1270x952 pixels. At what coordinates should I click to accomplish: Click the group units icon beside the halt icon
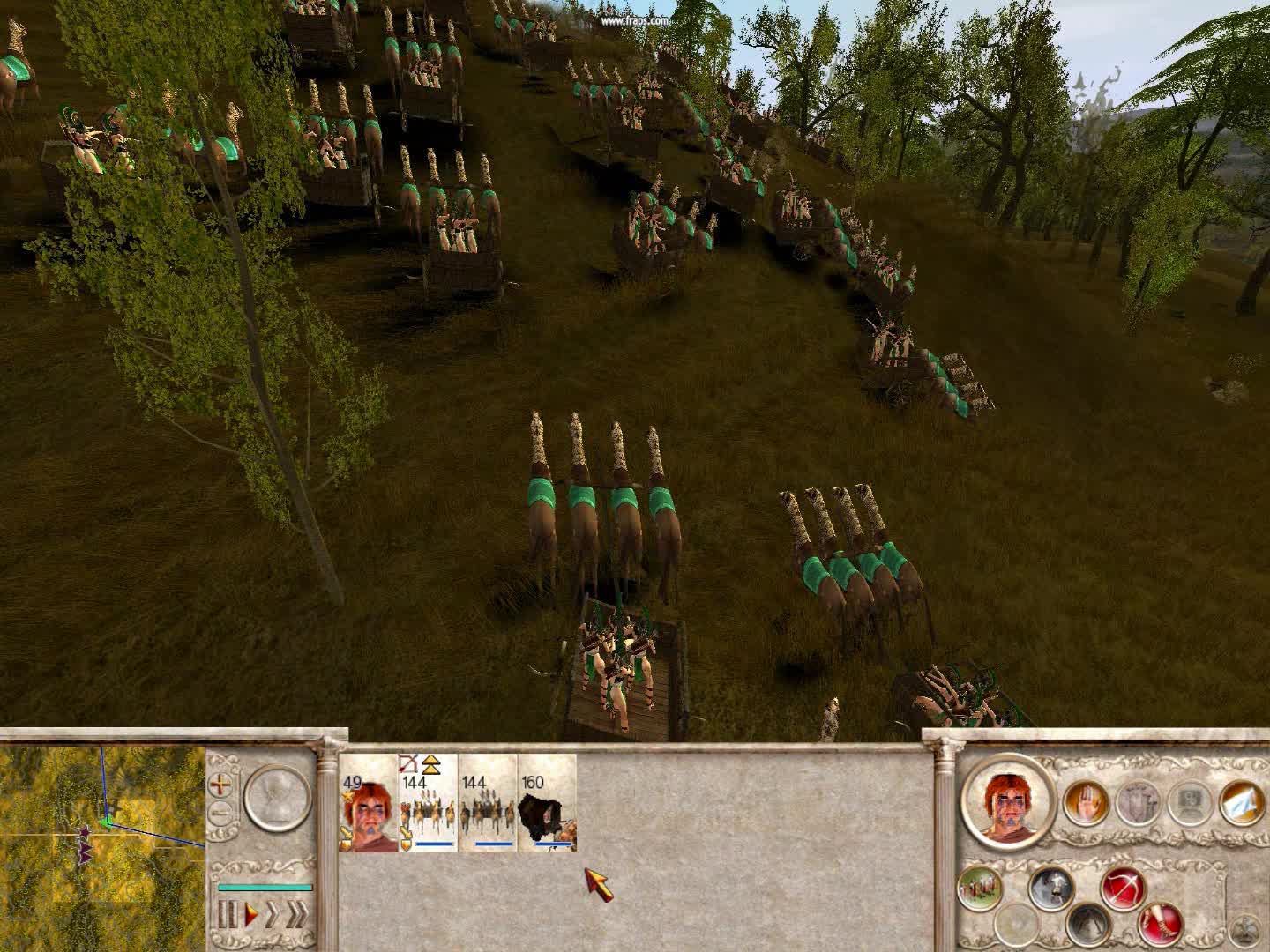pyautogui.click(x=1139, y=802)
